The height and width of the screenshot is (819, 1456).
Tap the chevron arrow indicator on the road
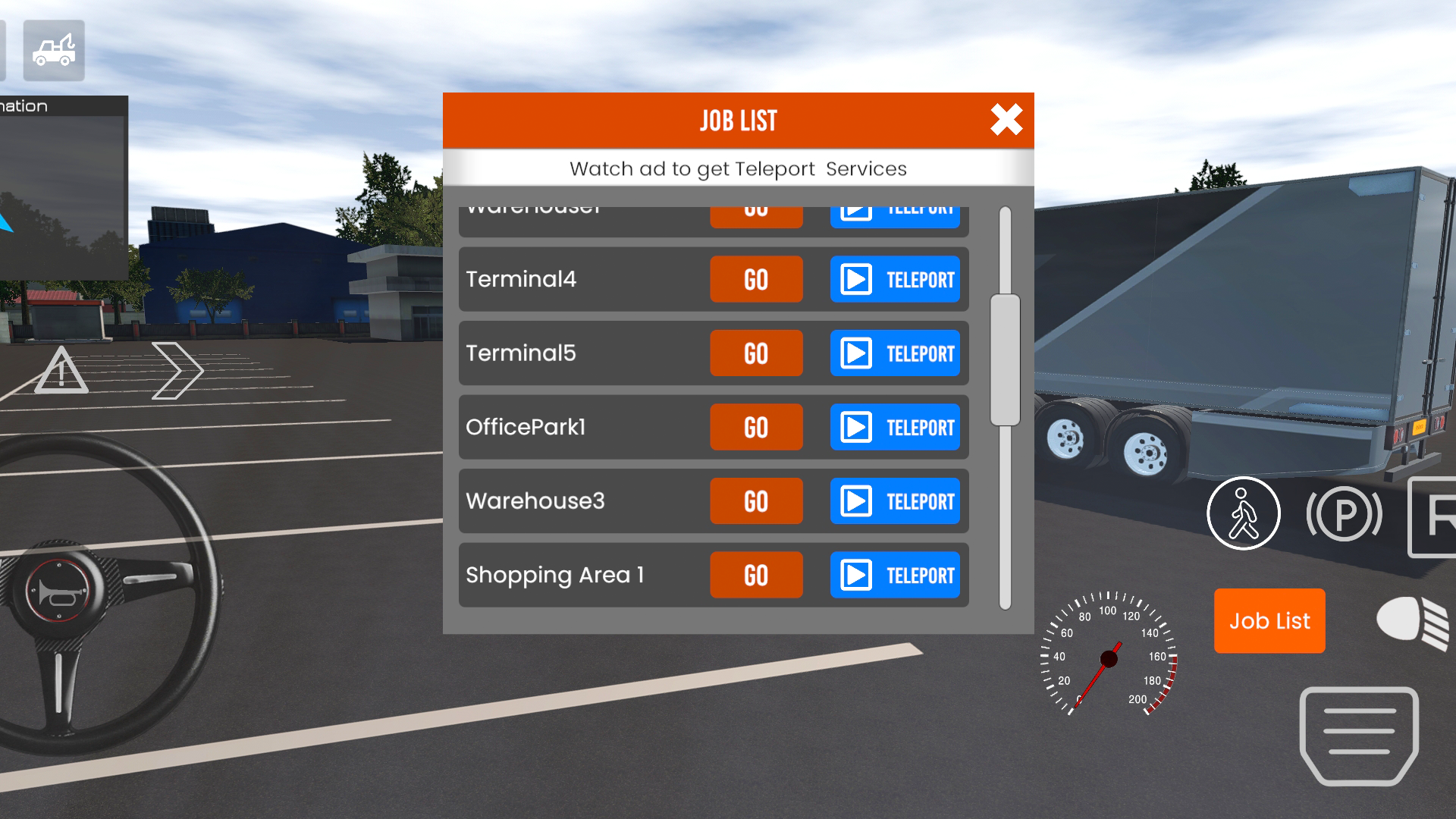176,369
